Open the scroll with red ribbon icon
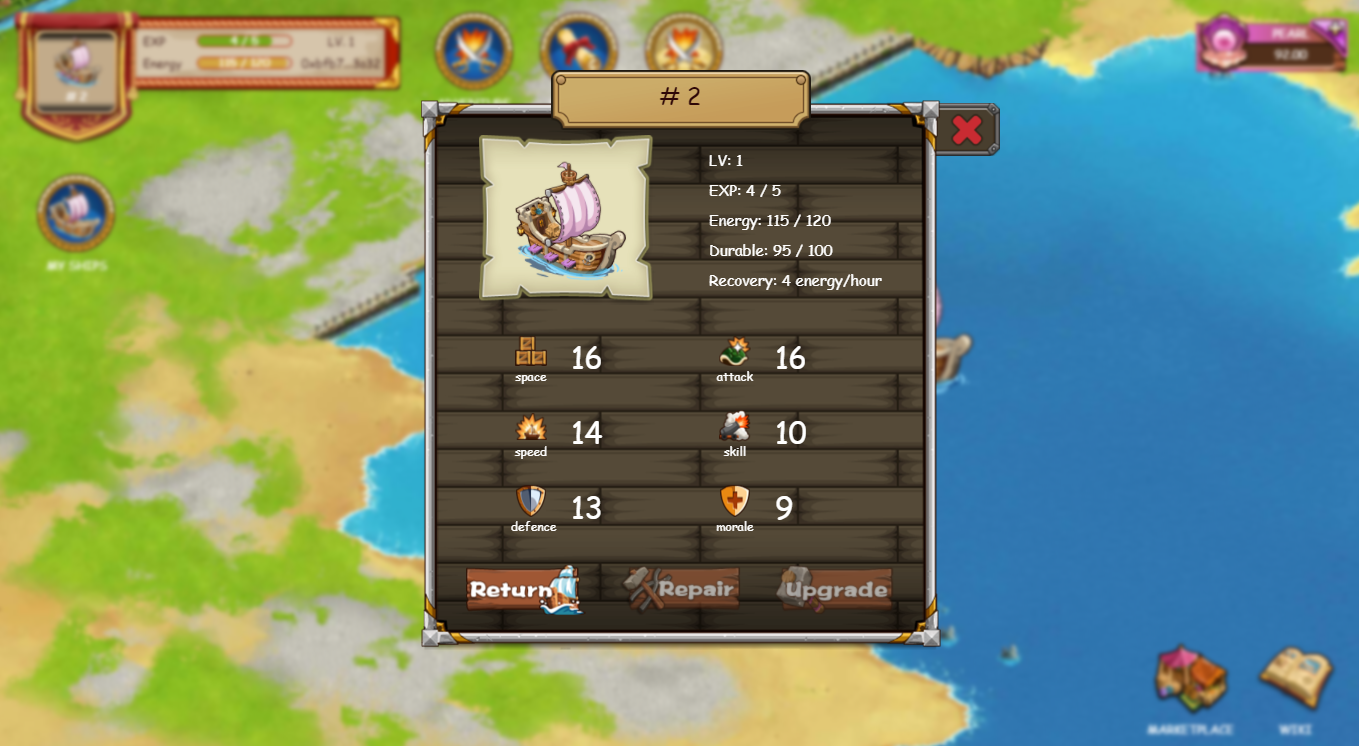Image resolution: width=1359 pixels, height=746 pixels. [578, 48]
